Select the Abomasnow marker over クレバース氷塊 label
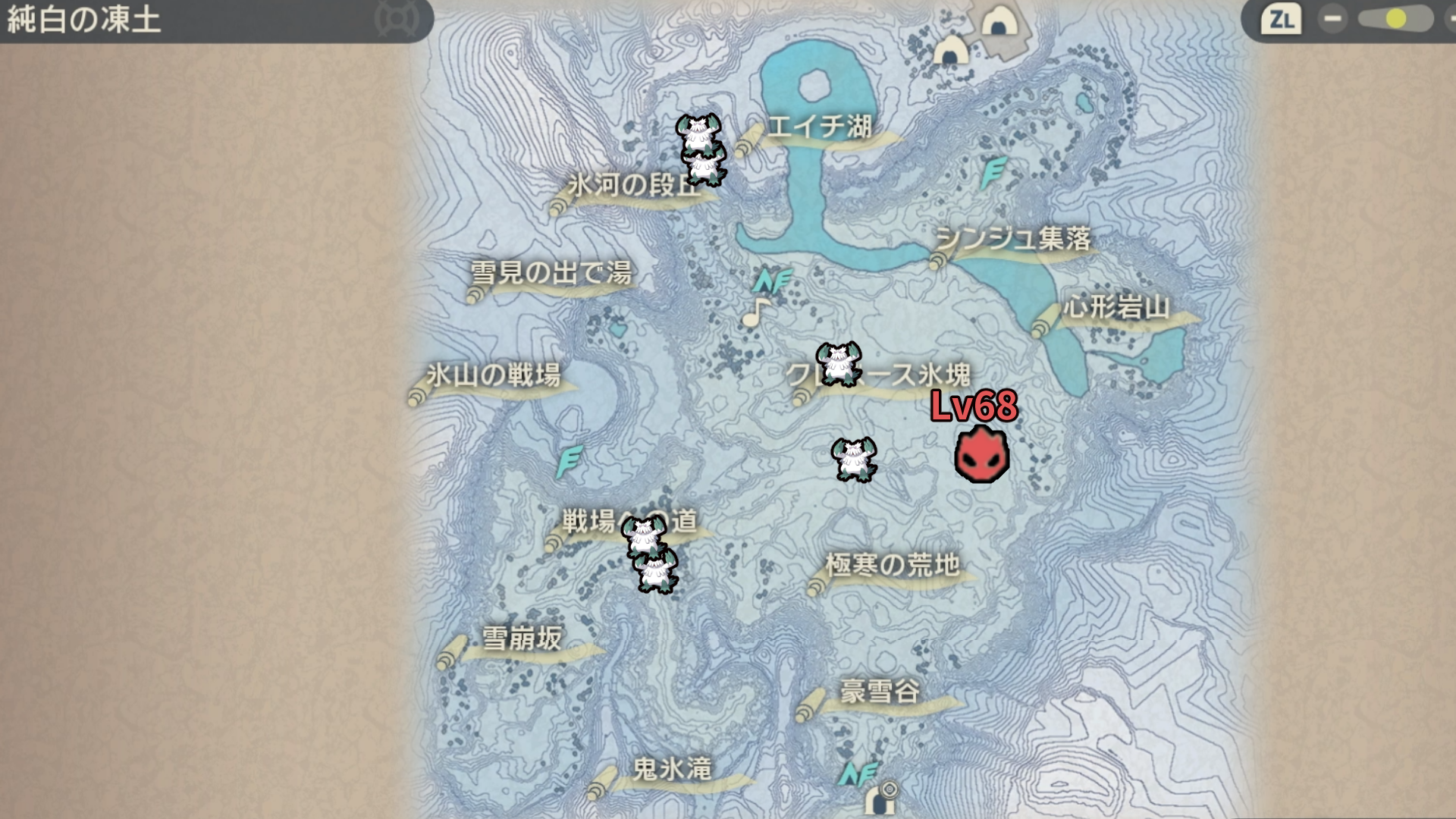This screenshot has height=819, width=1456. (x=838, y=363)
